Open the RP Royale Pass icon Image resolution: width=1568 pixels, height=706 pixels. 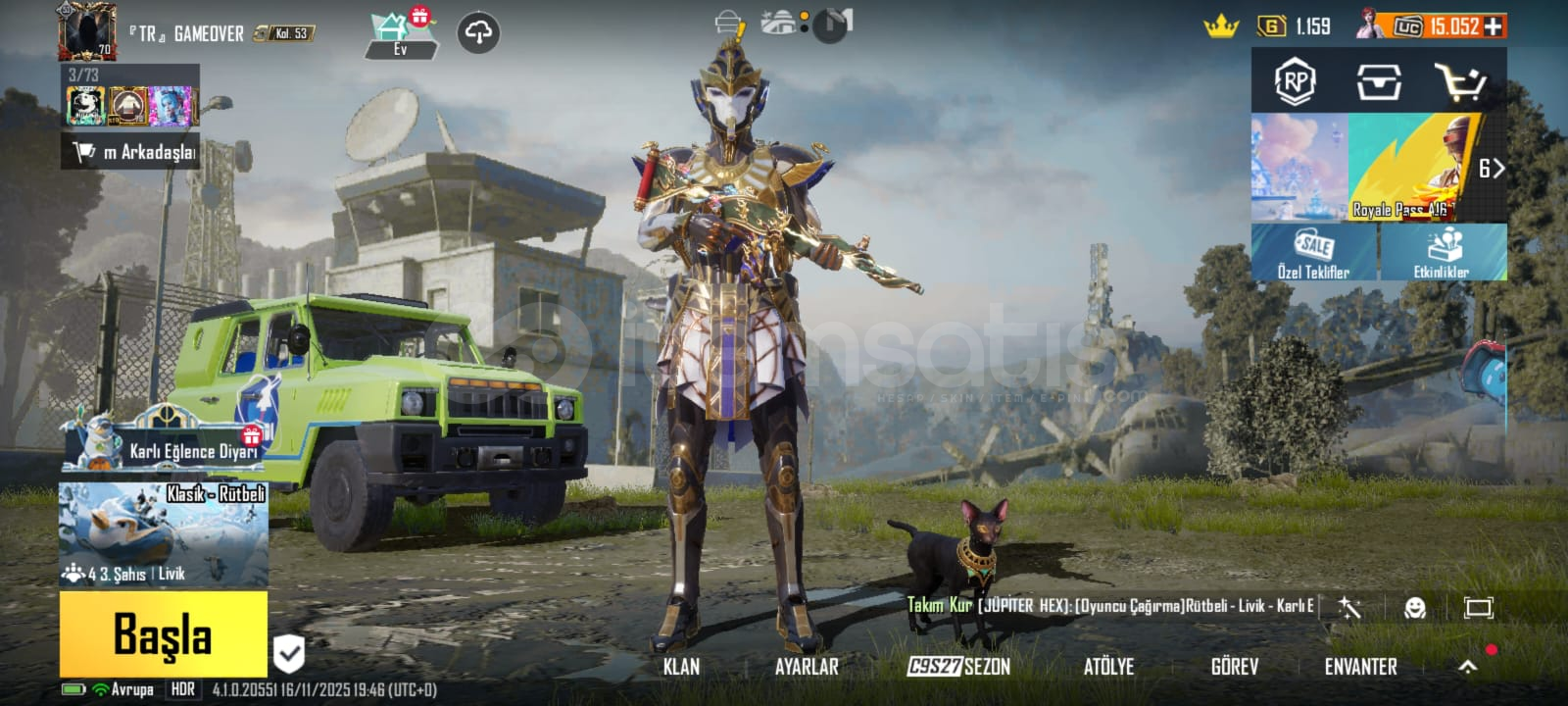pos(1295,82)
